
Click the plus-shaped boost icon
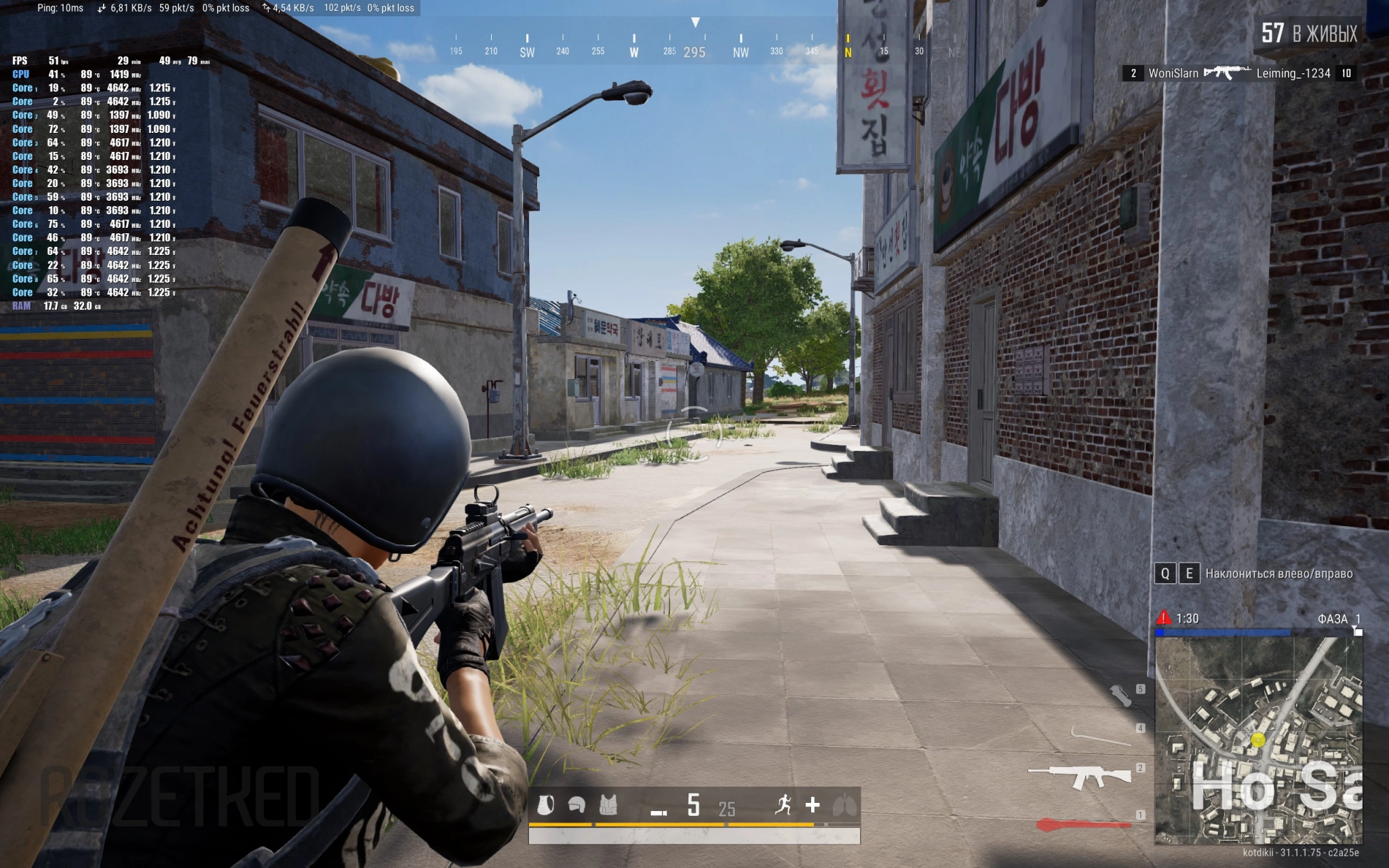click(813, 805)
